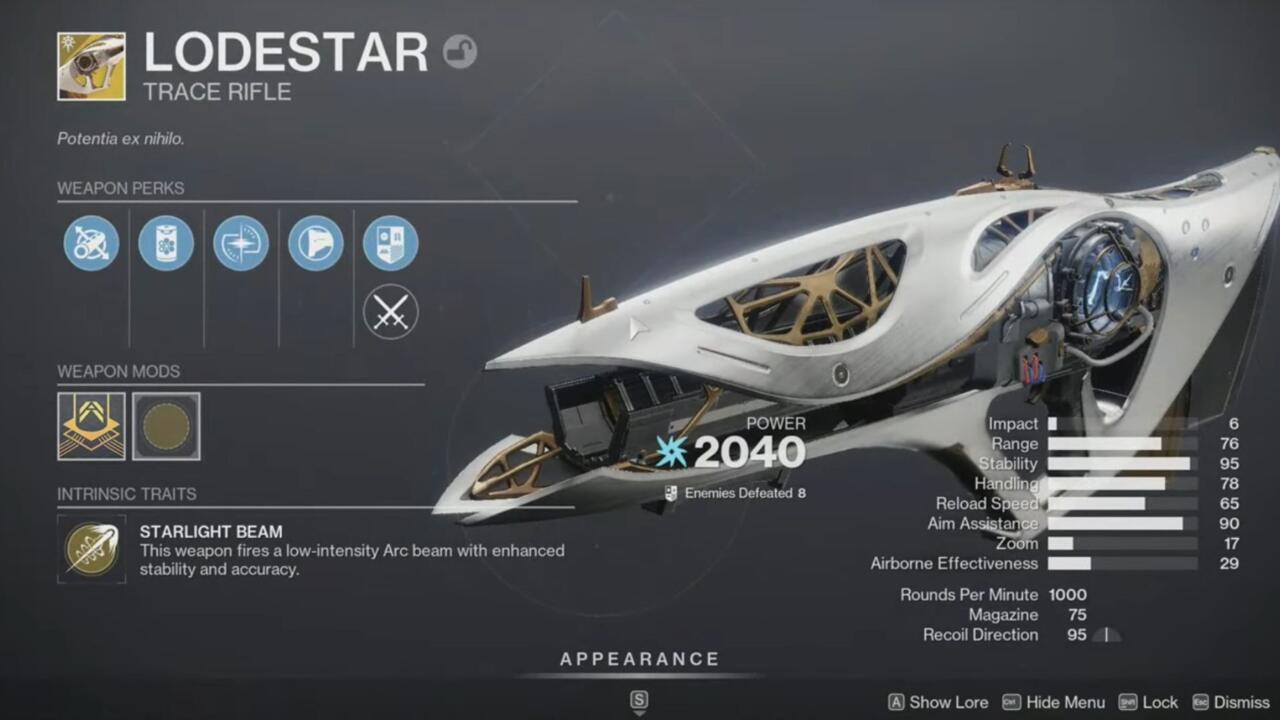Select the stock-shaped weapon perk icon
1280x720 pixels.
[316, 243]
